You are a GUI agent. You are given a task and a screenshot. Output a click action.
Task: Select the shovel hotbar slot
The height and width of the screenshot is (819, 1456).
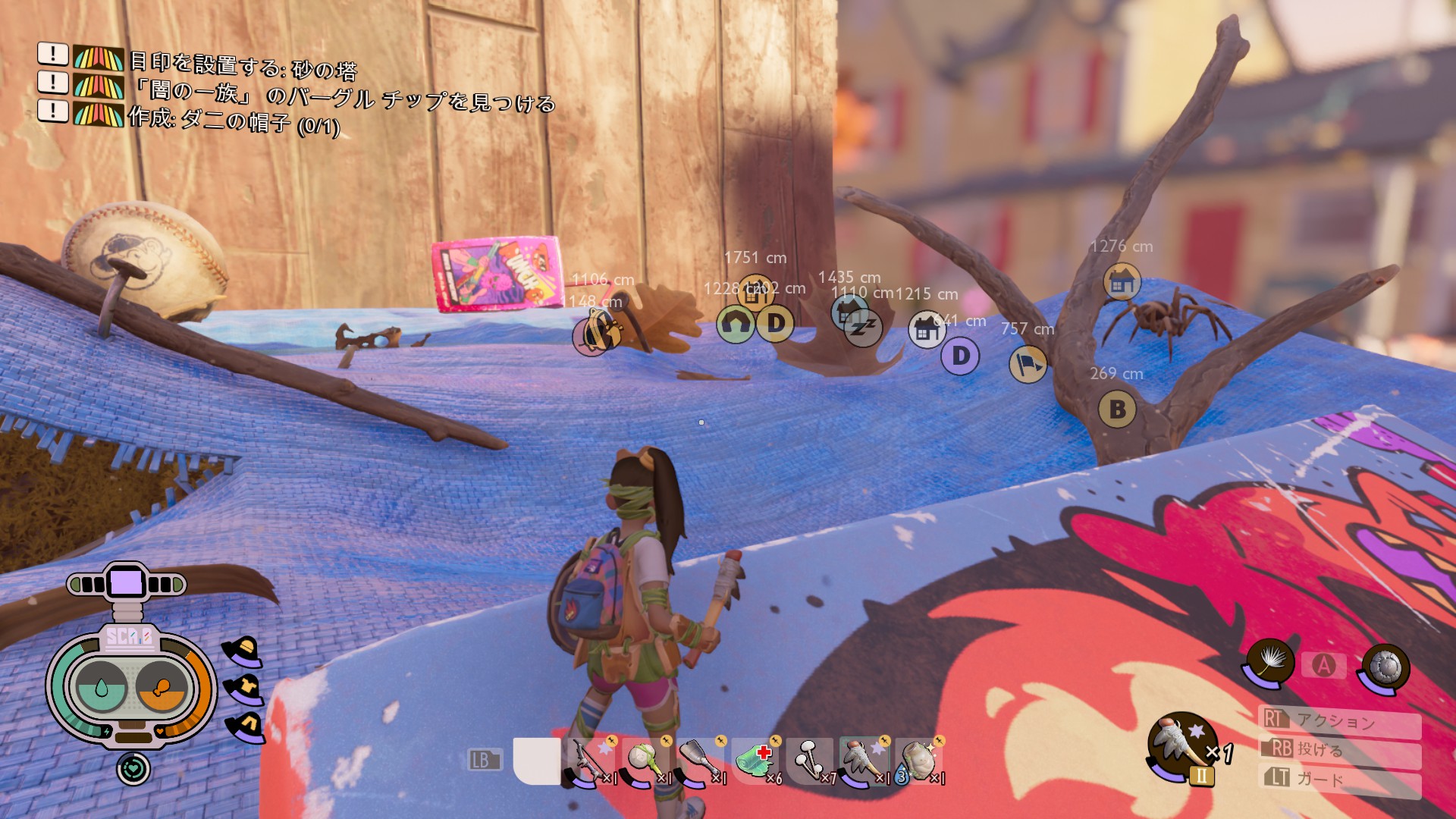coord(700,761)
